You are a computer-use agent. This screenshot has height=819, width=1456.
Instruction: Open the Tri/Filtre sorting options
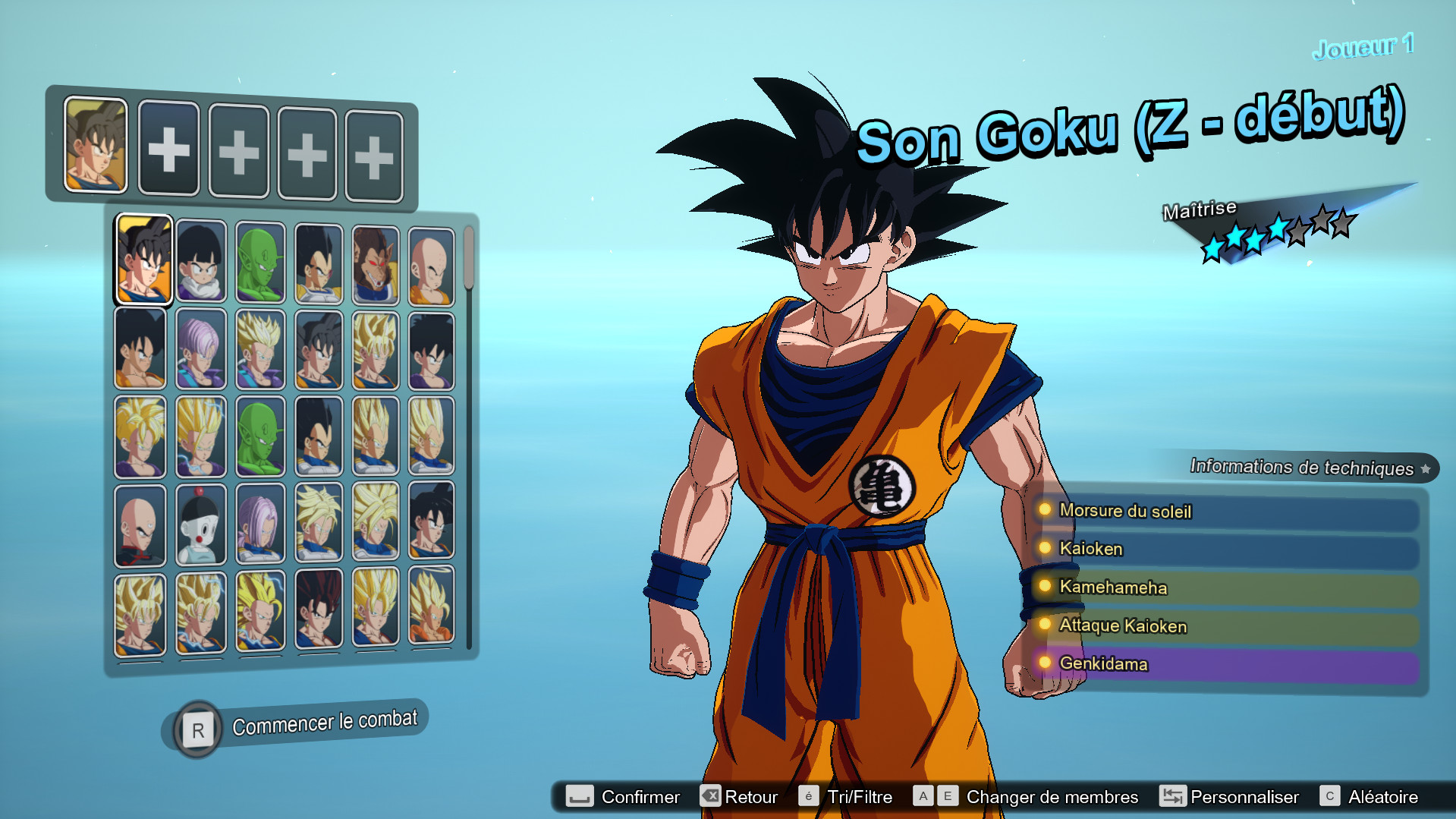(x=810, y=796)
